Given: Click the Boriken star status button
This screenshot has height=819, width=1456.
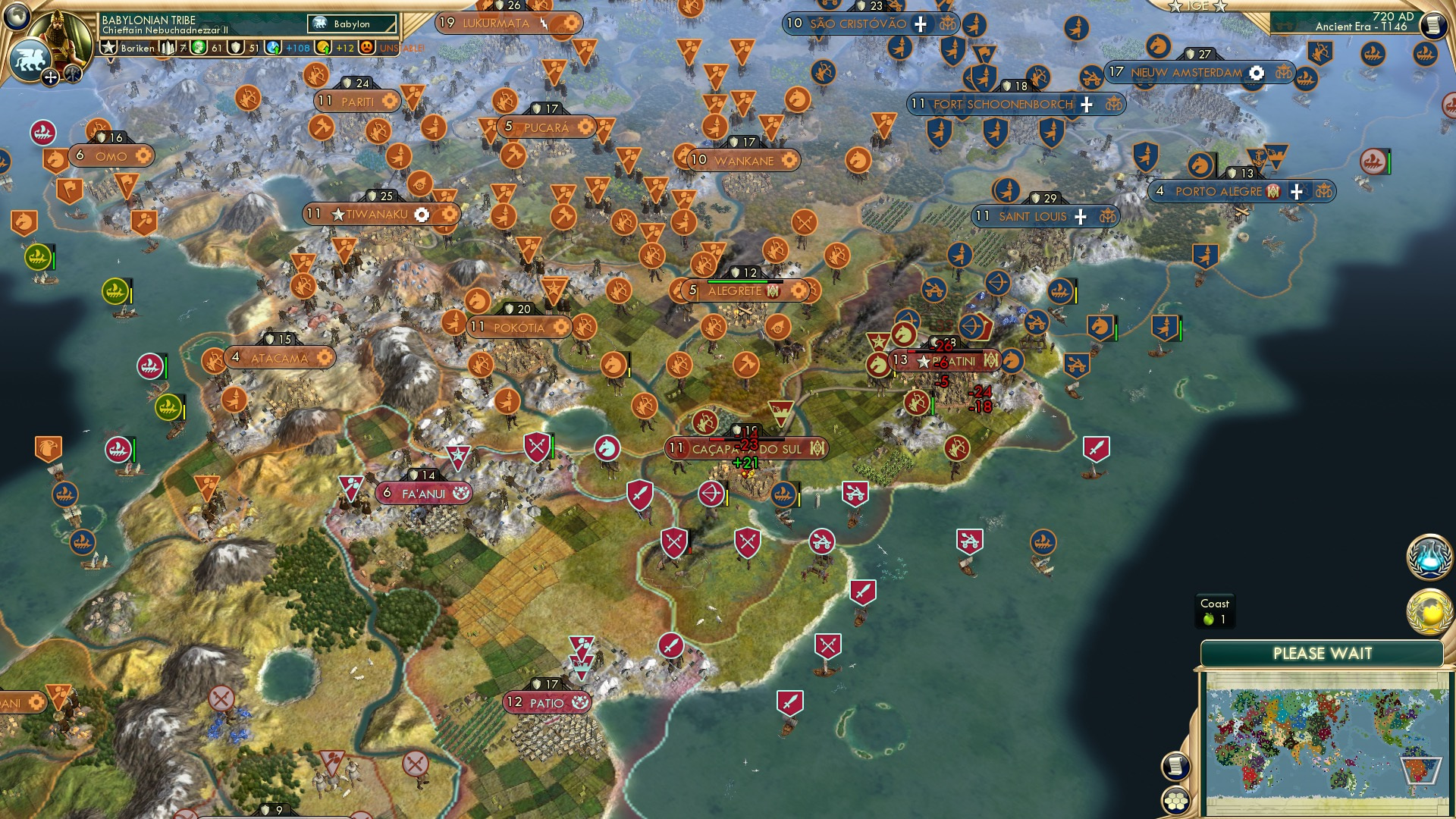Looking at the screenshot, I should (108, 47).
